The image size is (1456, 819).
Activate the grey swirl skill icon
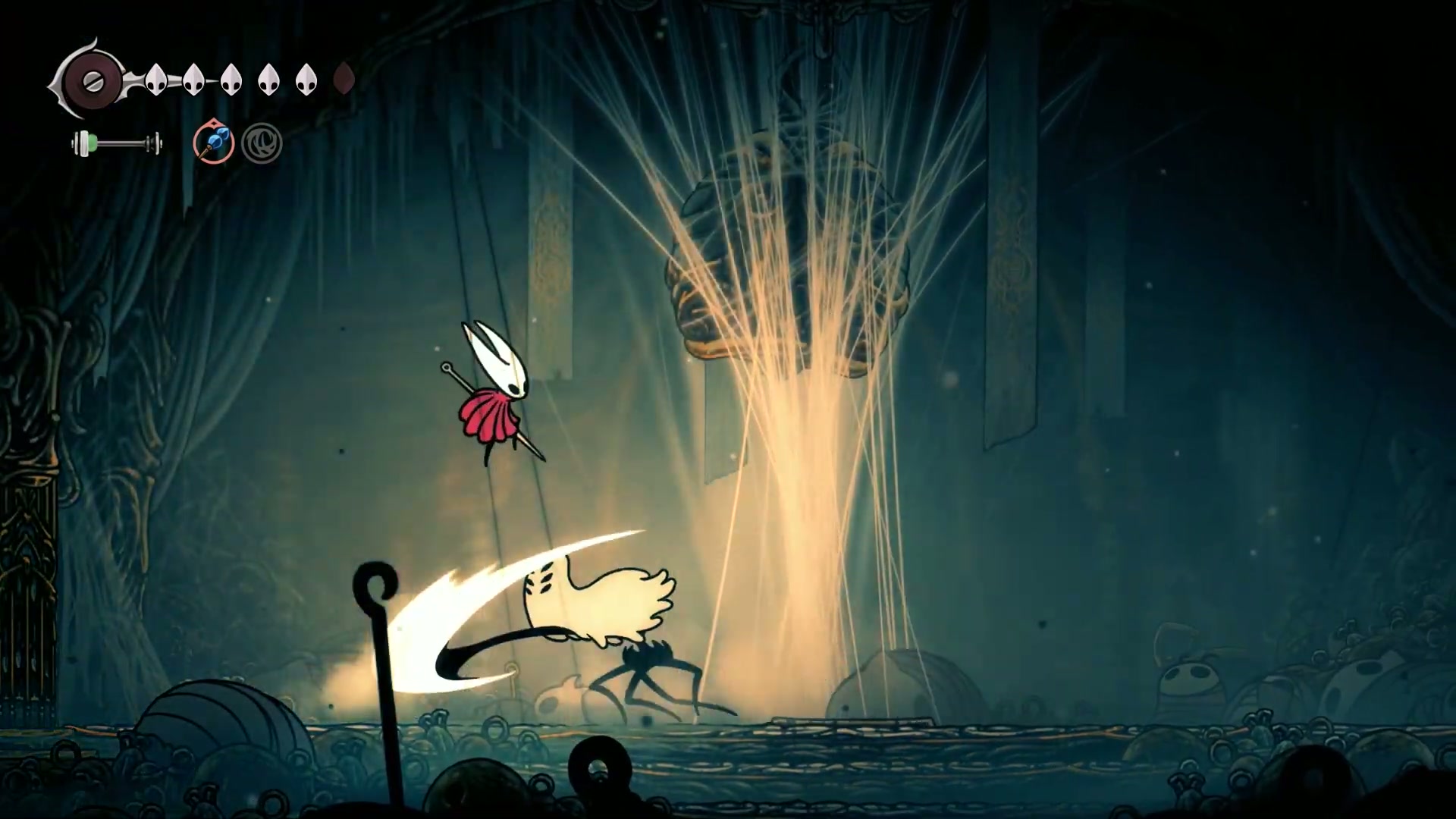(x=262, y=143)
